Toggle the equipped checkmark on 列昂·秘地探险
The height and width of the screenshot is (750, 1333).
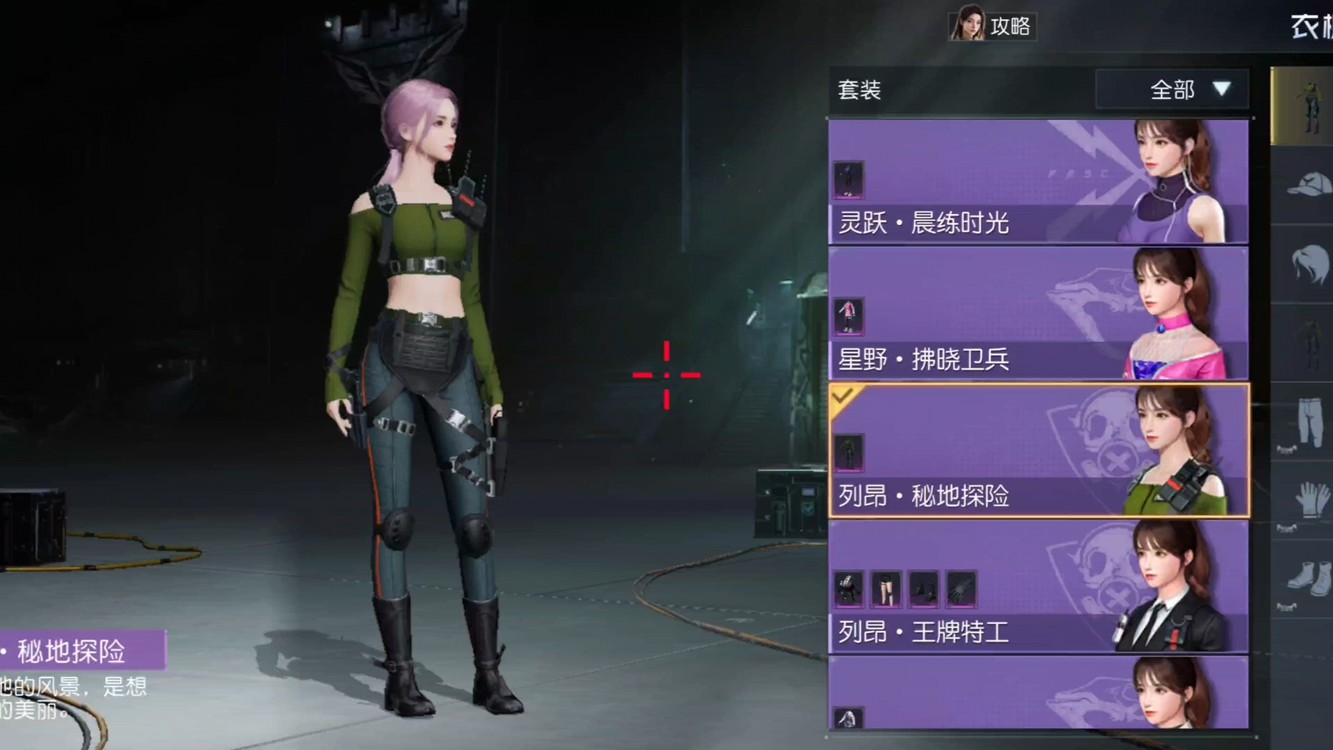pyautogui.click(x=841, y=398)
